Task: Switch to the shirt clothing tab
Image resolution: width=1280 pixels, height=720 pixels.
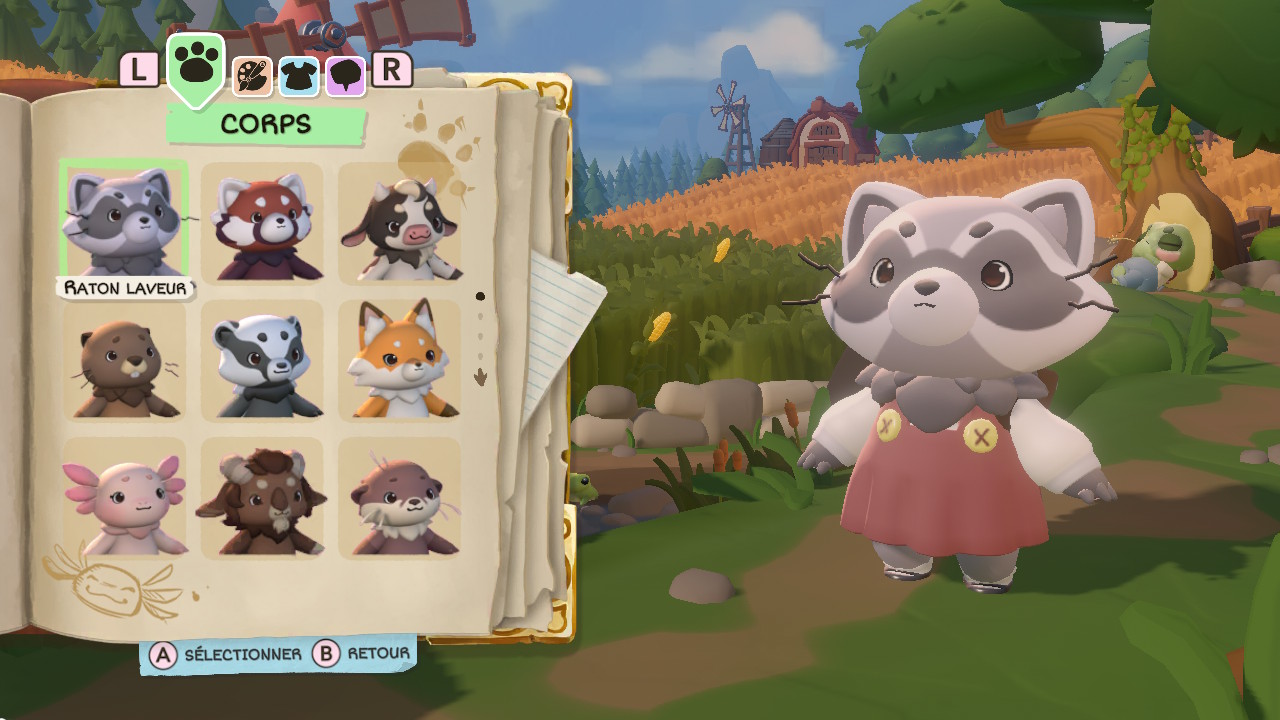Action: click(299, 76)
